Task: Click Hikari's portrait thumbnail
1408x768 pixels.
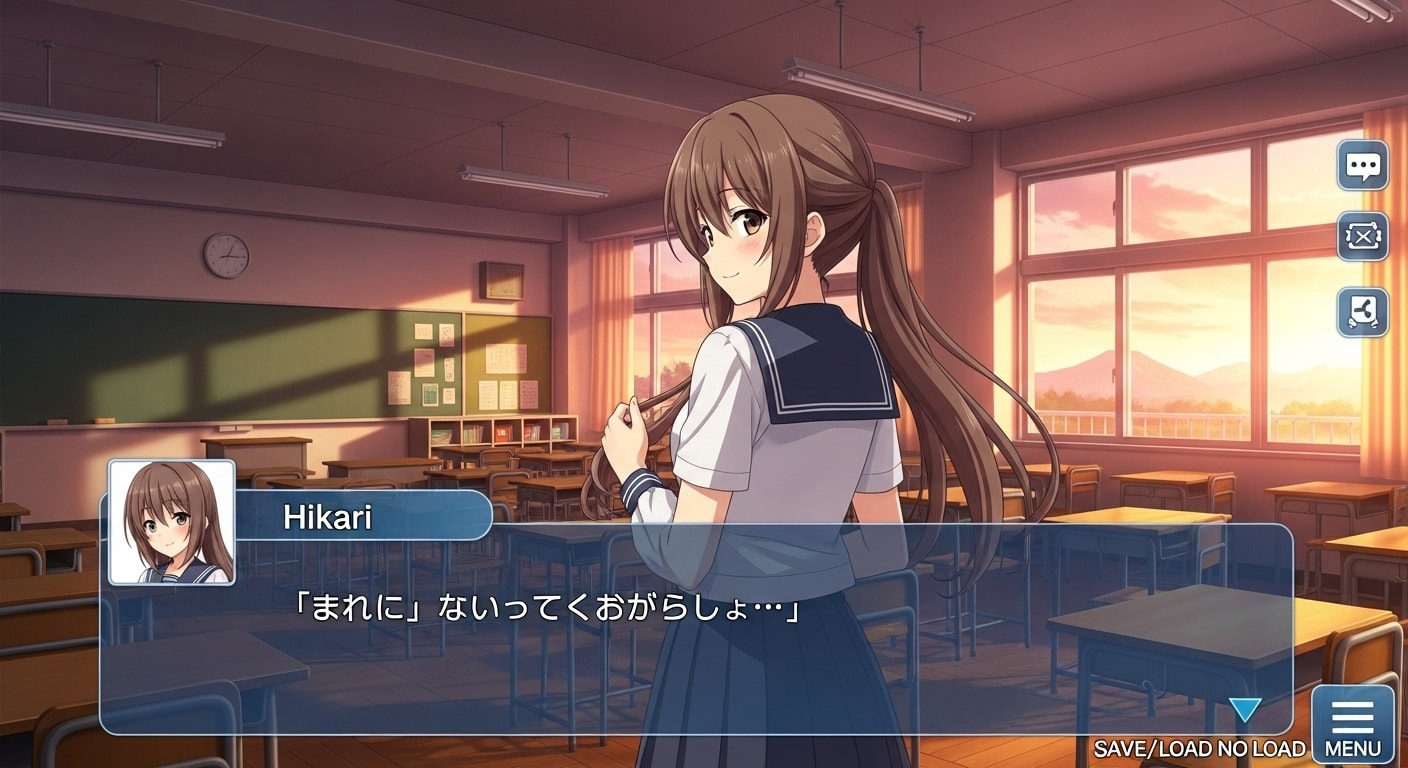Action: pos(172,522)
